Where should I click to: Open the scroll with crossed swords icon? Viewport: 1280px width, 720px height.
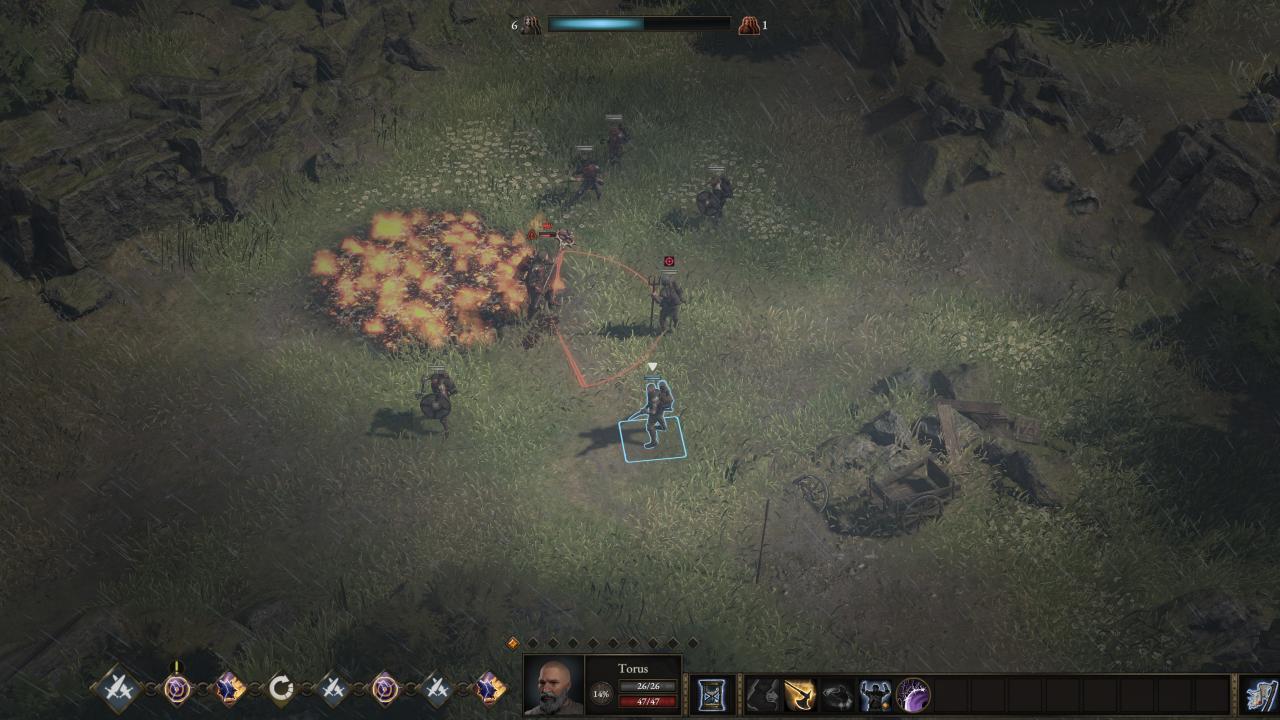click(712, 694)
